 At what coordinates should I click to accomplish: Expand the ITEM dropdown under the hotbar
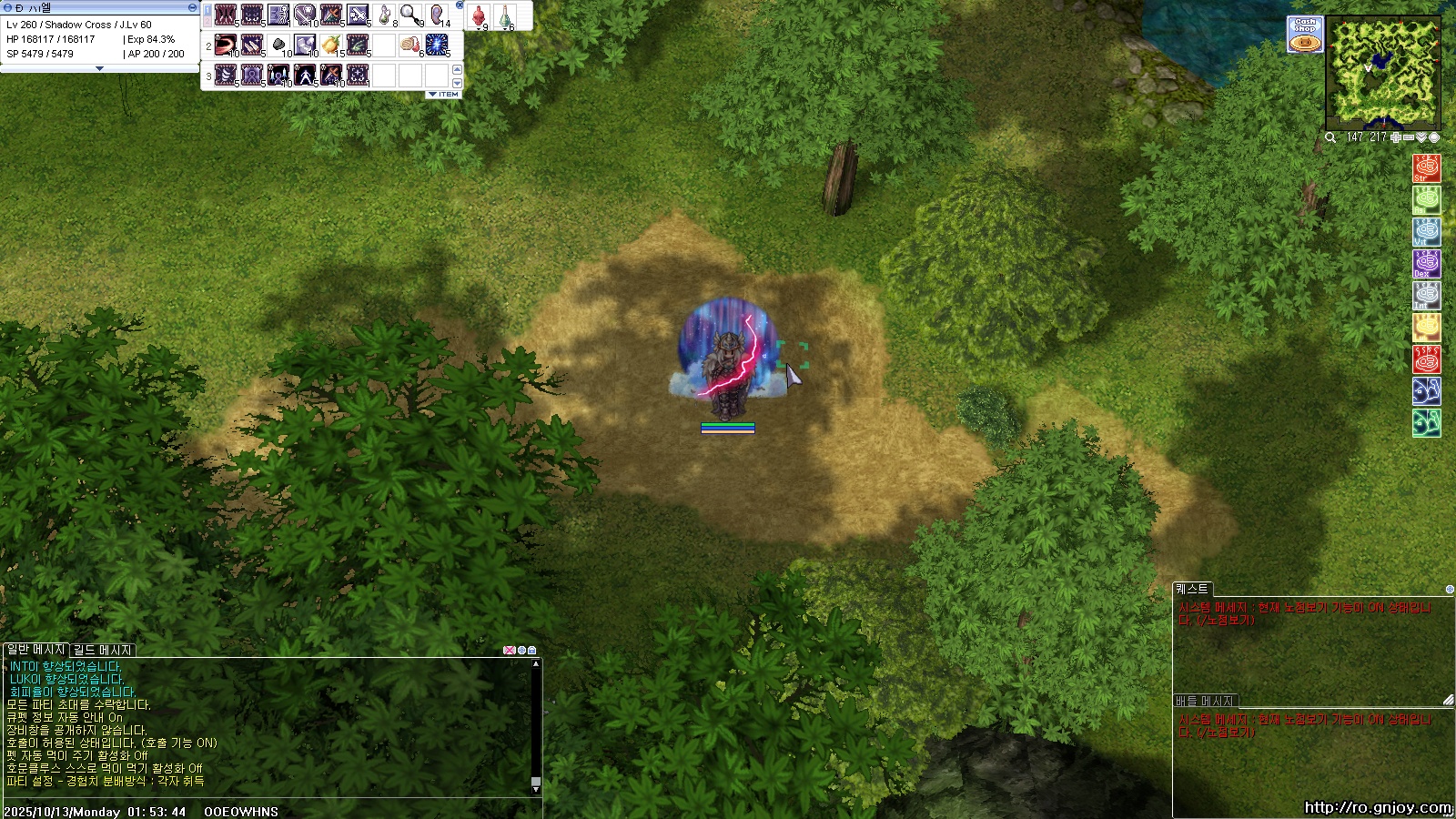click(x=444, y=95)
